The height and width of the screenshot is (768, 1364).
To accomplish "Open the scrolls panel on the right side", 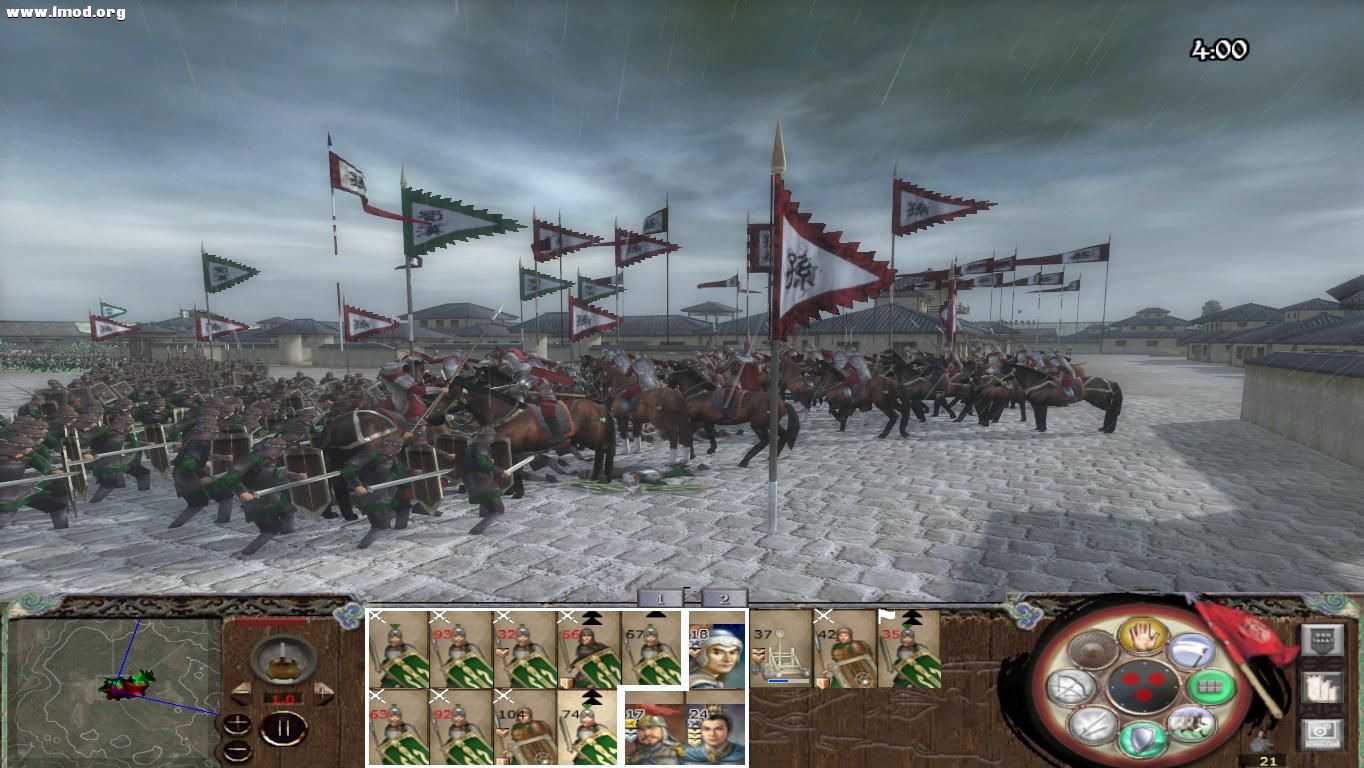I will pyautogui.click(x=1320, y=687).
